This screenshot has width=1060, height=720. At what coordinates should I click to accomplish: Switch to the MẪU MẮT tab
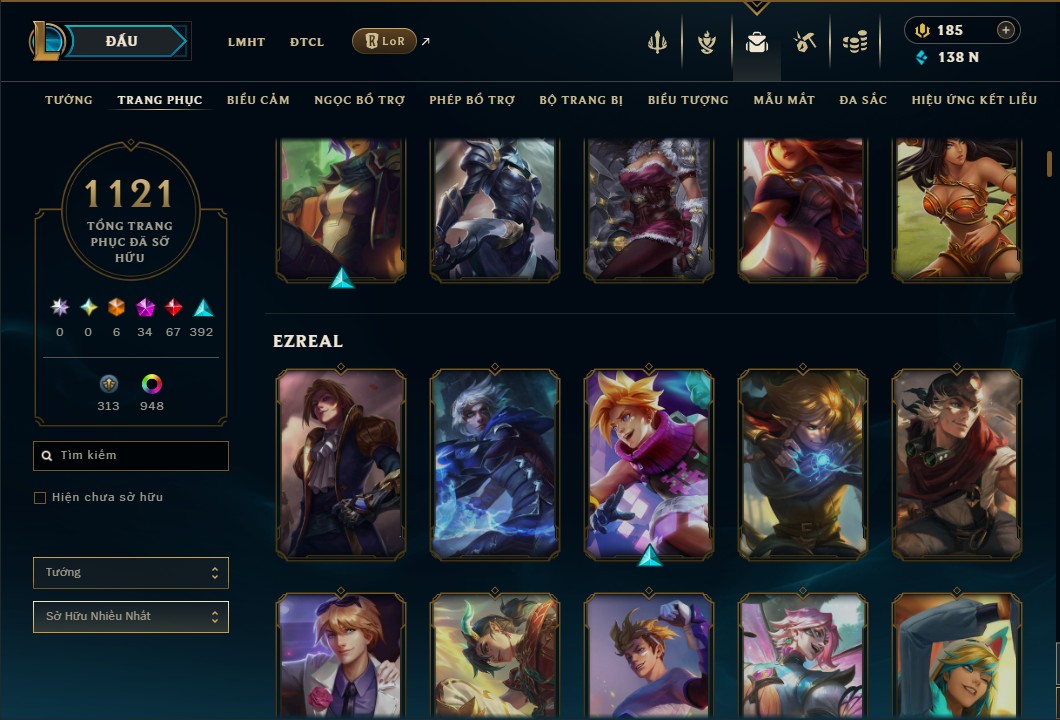point(784,100)
